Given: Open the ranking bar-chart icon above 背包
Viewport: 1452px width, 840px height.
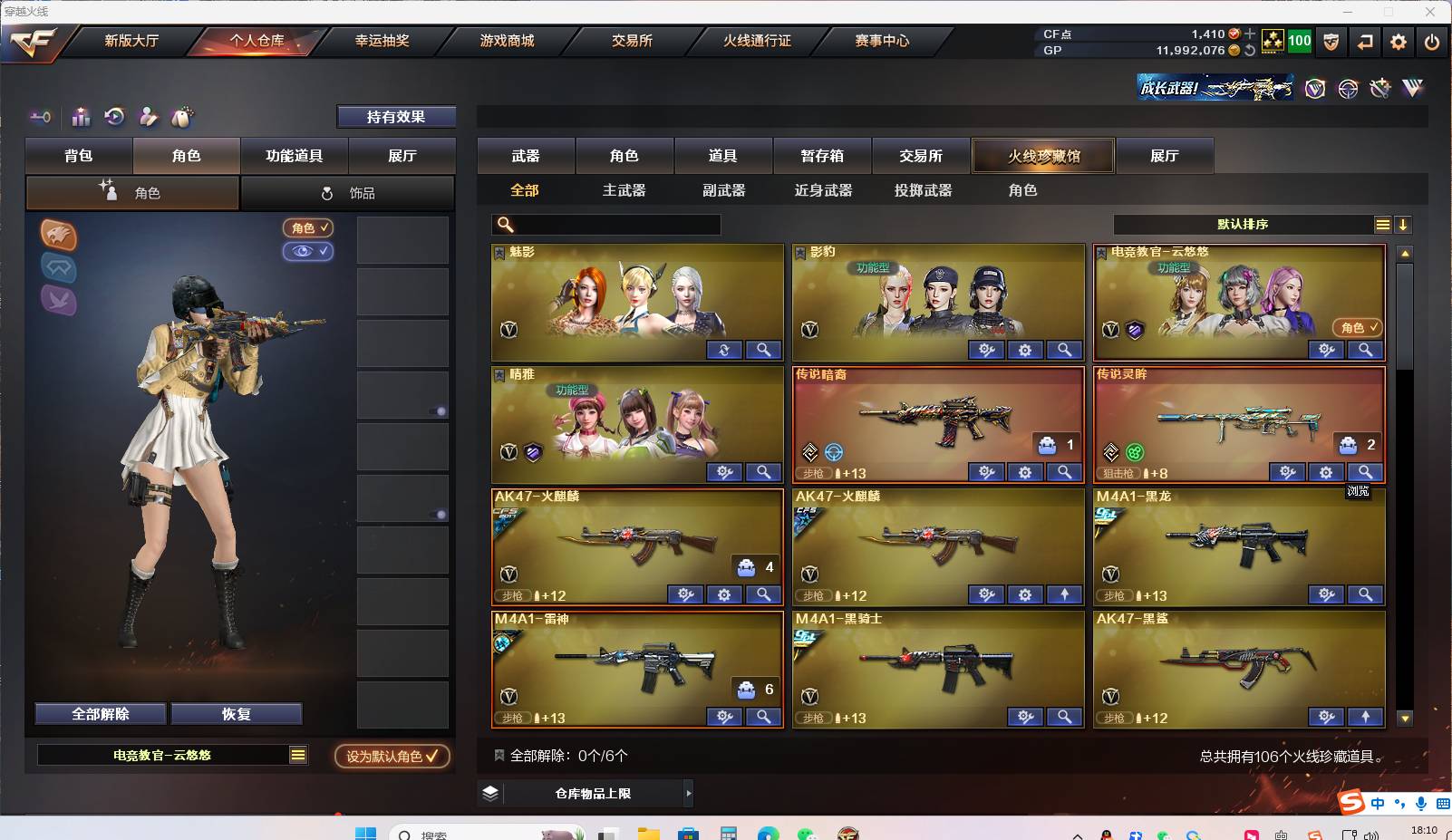Looking at the screenshot, I should (81, 118).
